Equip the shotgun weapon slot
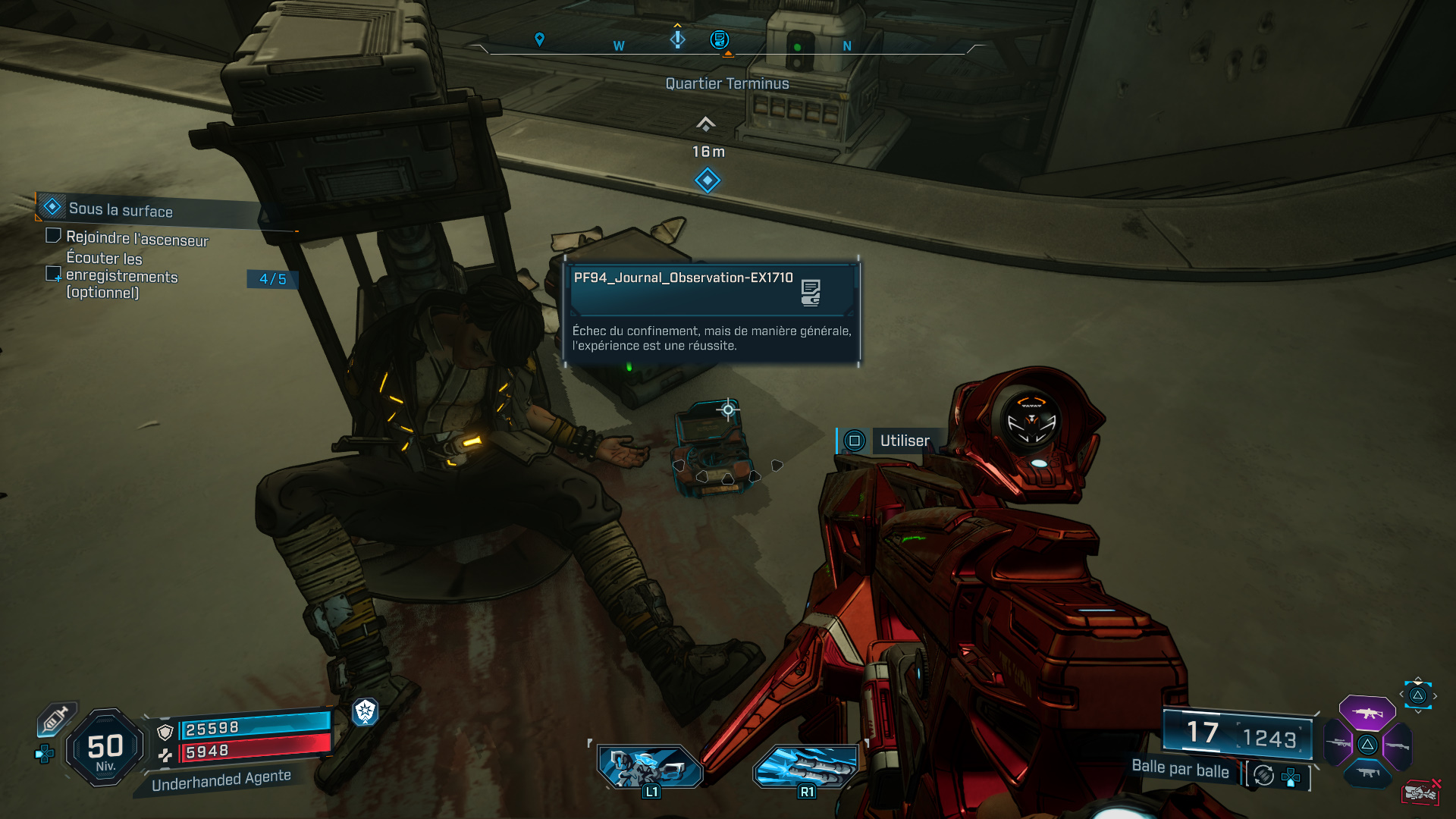1456x819 pixels. pyautogui.click(x=1397, y=745)
